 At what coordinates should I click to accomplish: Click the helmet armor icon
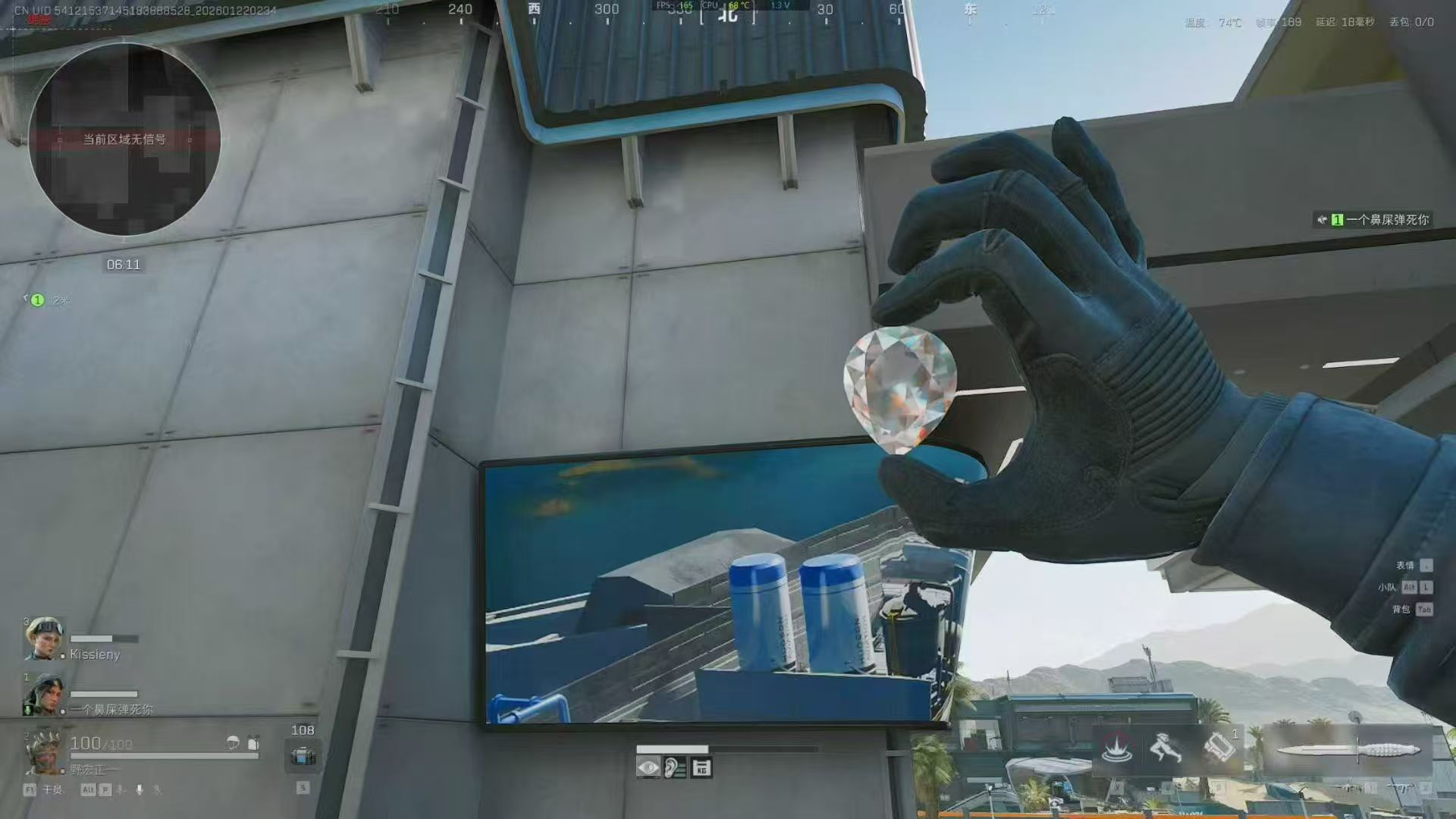233,743
